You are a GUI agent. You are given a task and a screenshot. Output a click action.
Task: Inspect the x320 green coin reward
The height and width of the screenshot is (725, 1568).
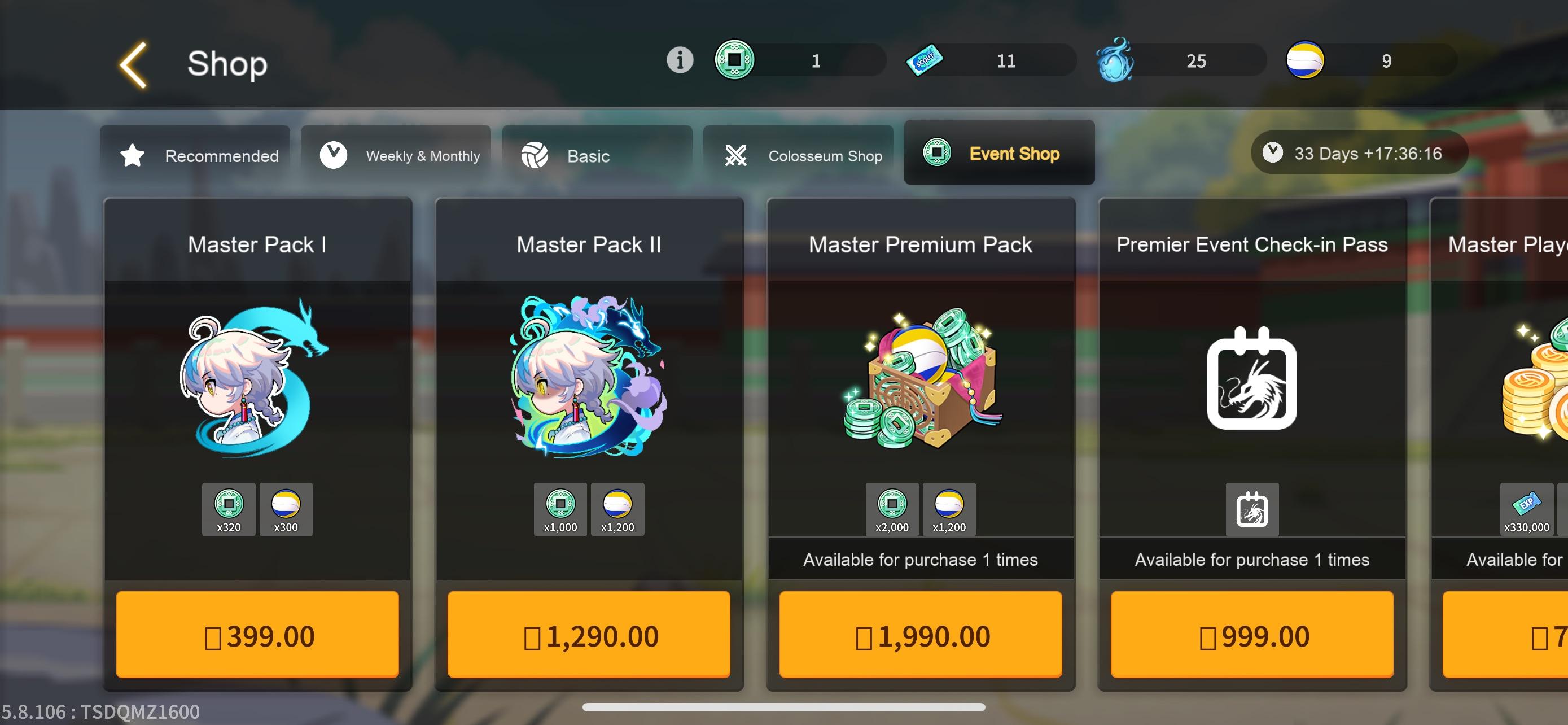(228, 509)
